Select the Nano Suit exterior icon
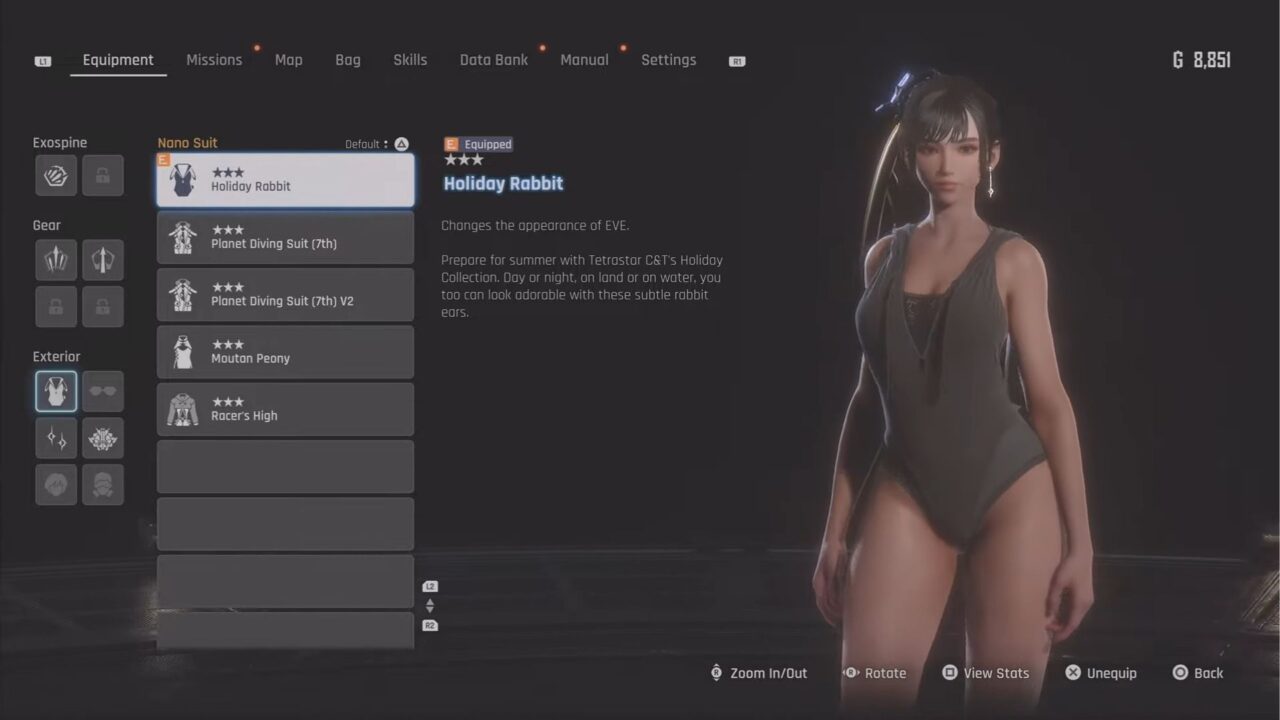 55,391
